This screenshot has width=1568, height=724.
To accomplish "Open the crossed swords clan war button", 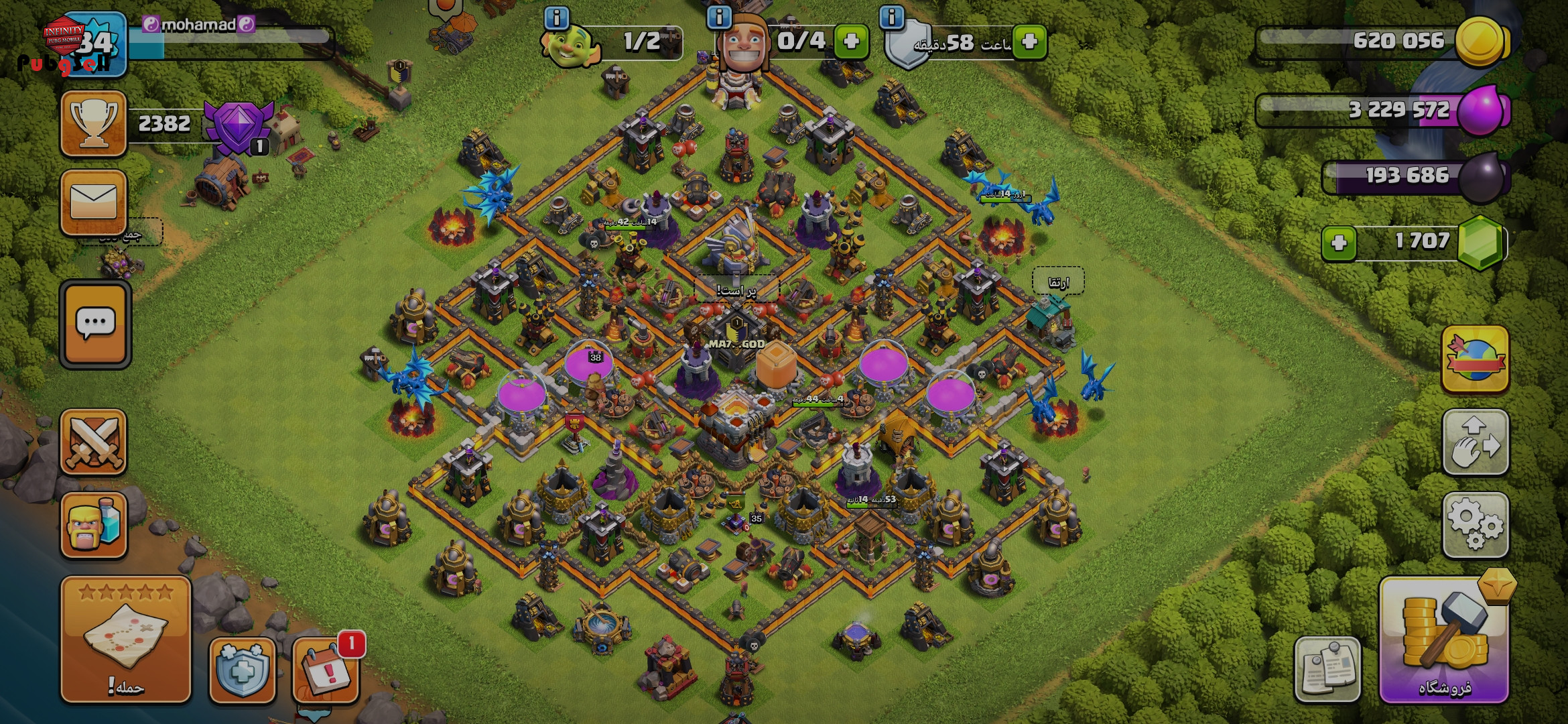I will [94, 442].
